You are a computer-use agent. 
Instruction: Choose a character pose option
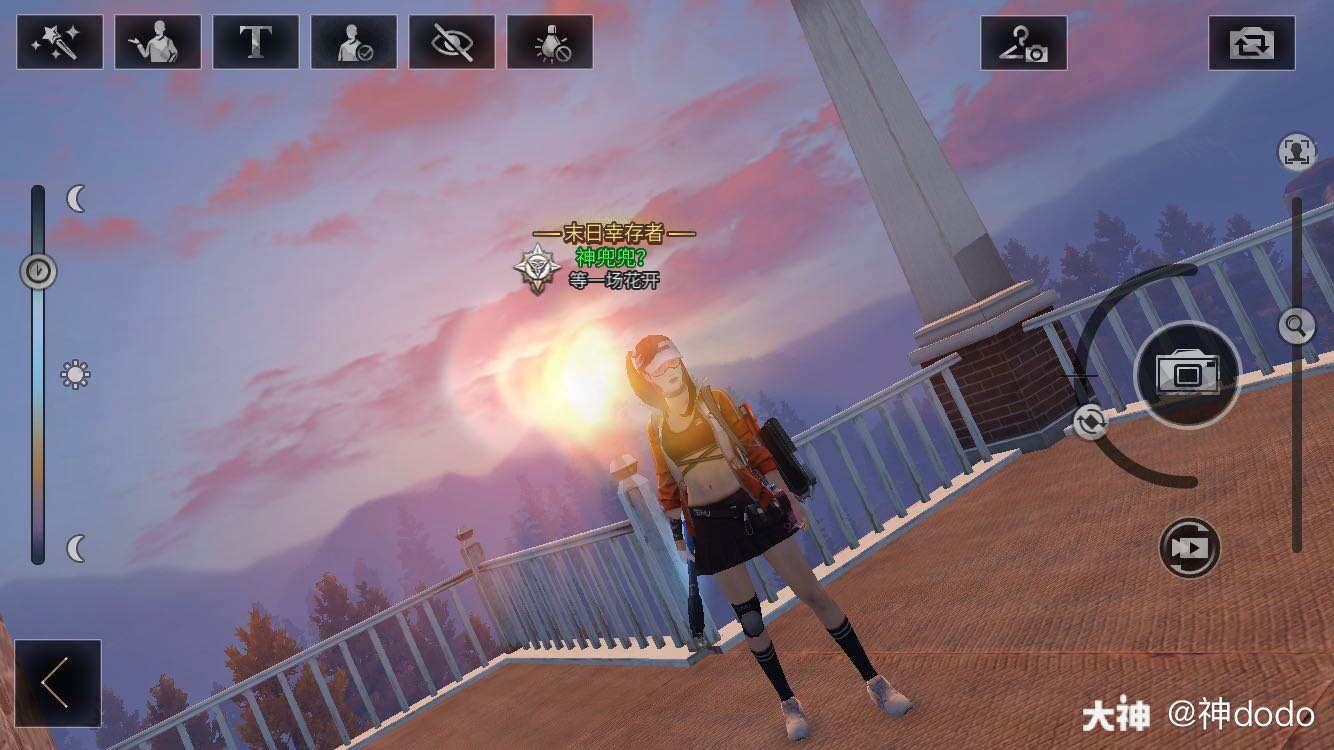click(157, 42)
